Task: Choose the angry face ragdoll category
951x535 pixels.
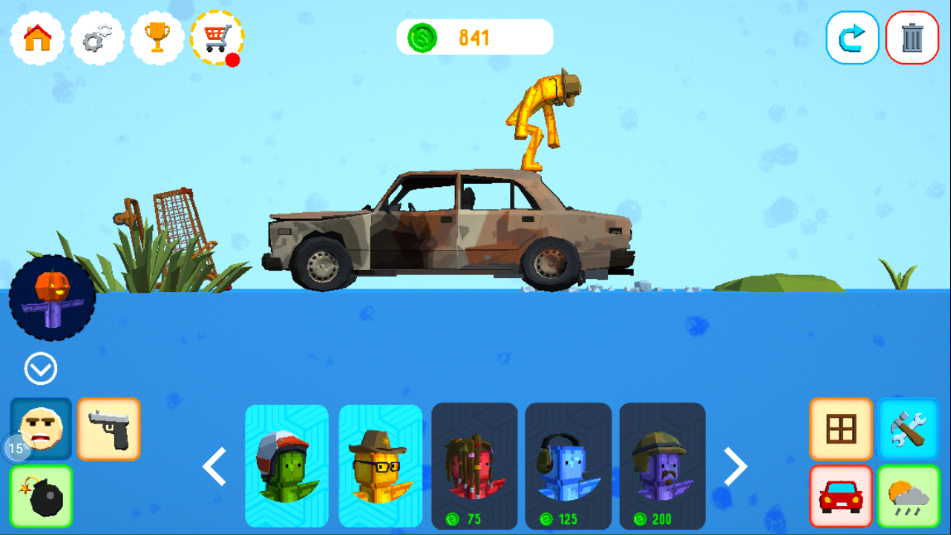Action: [42, 429]
